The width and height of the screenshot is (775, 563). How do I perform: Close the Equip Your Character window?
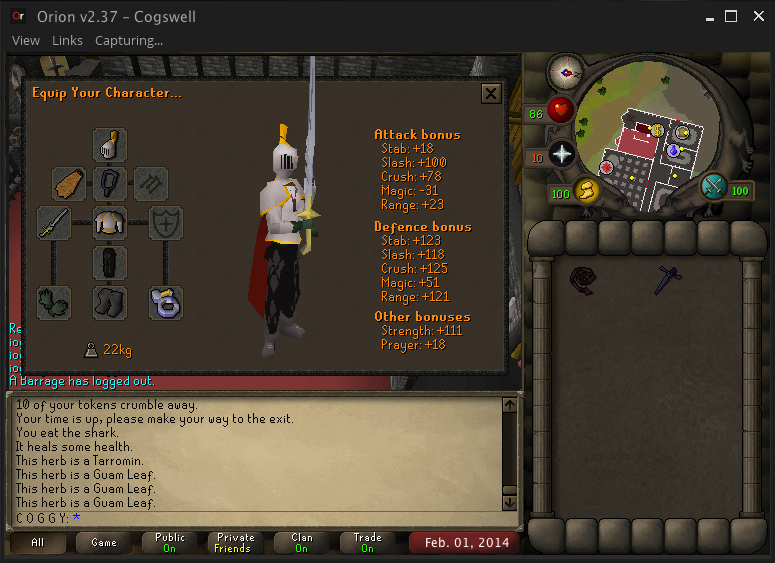coord(490,93)
